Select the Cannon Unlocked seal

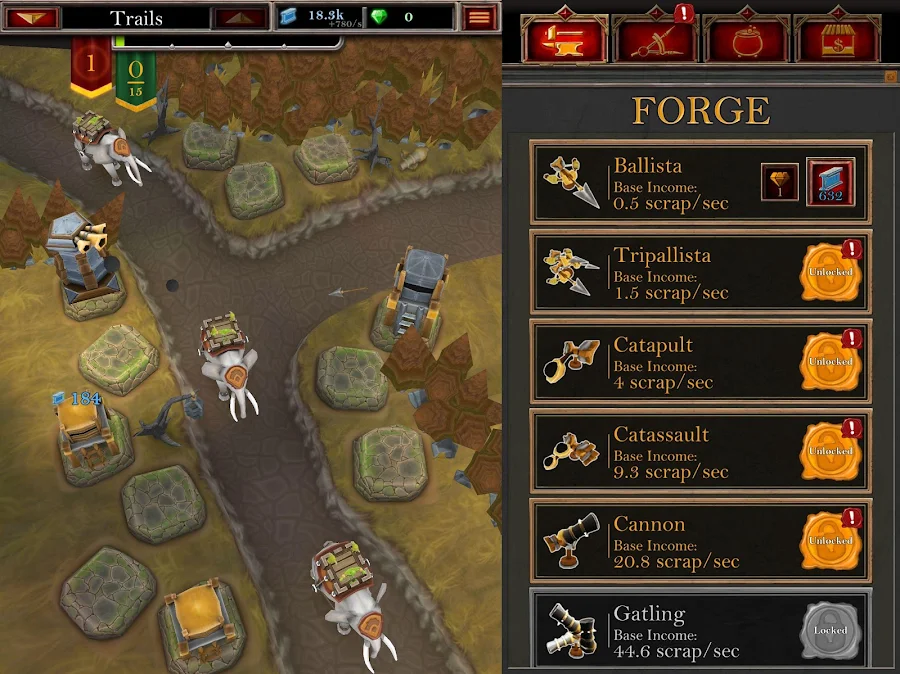click(x=830, y=541)
